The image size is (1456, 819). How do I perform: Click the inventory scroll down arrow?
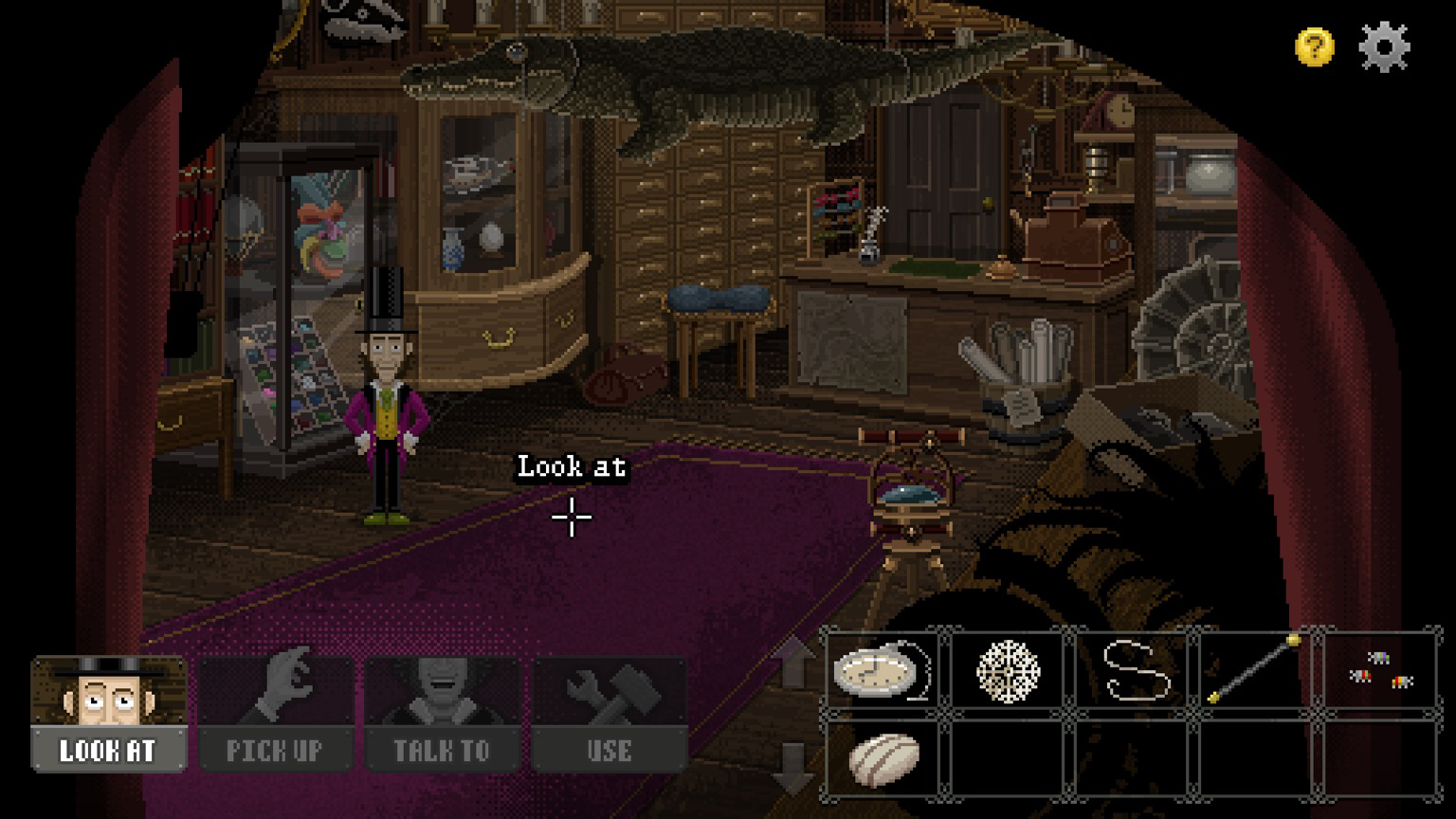pyautogui.click(x=792, y=766)
